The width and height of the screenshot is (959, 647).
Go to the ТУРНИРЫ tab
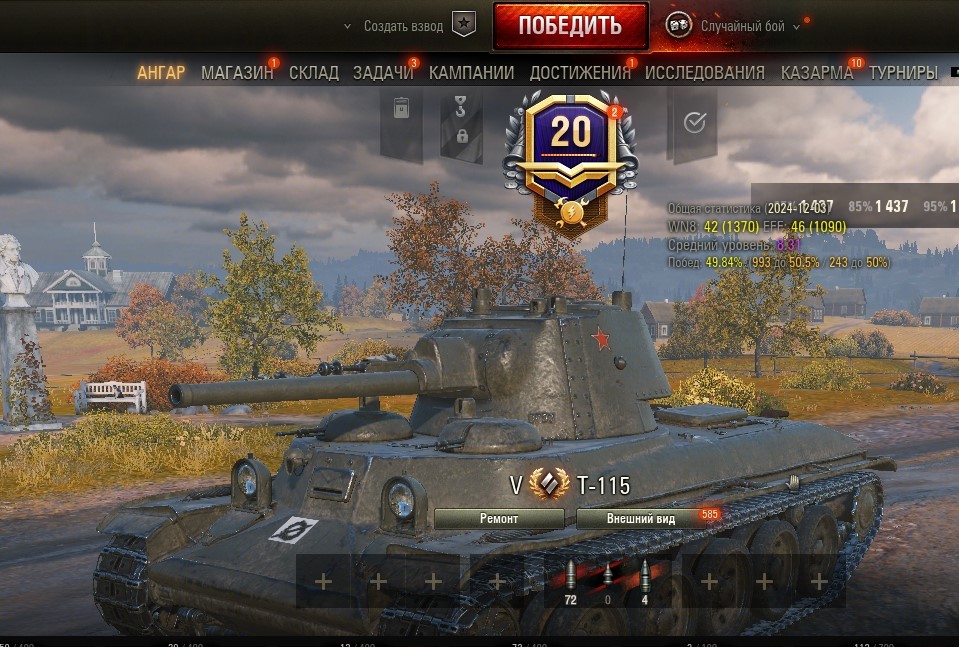click(x=903, y=73)
